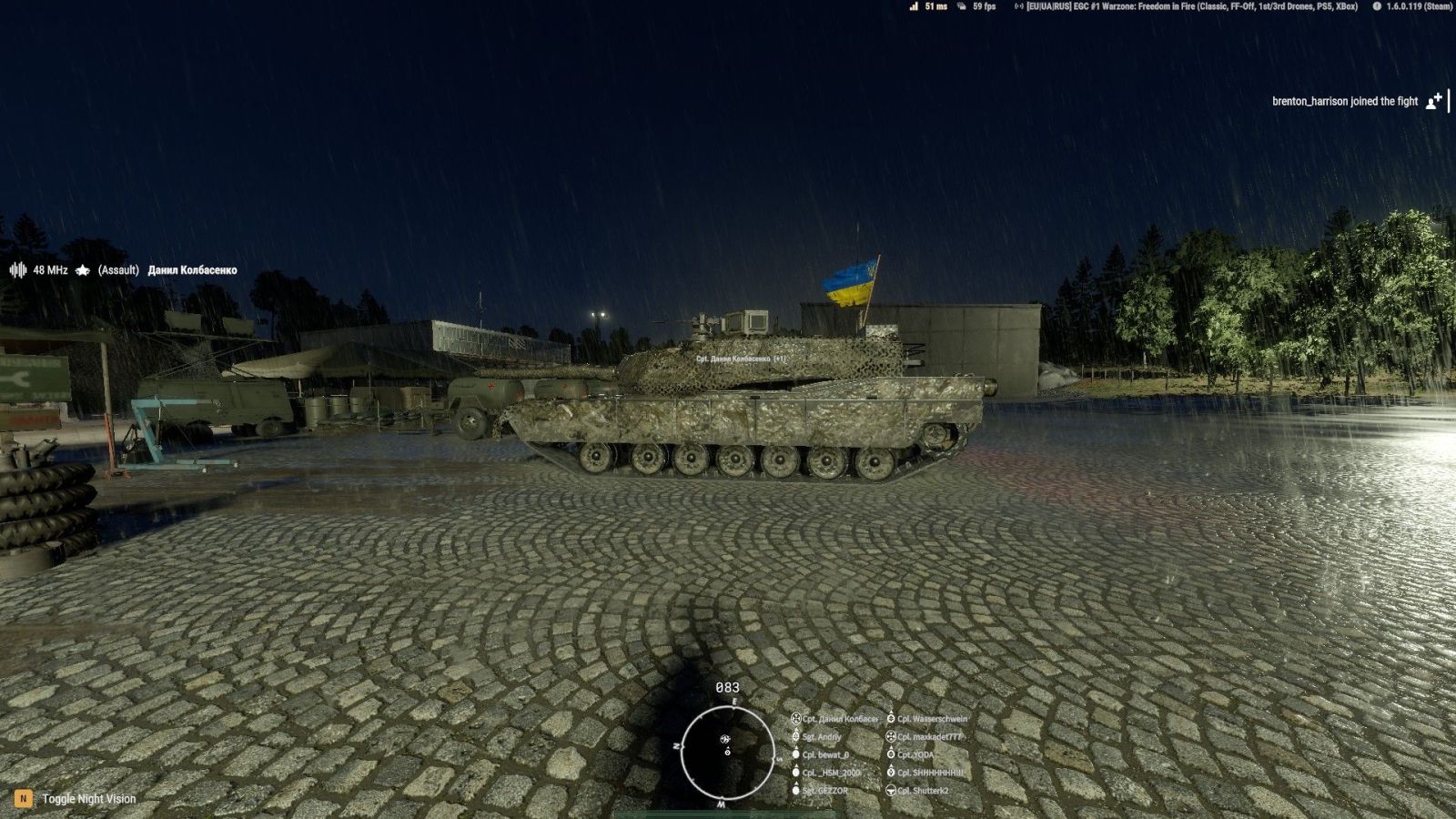
Task: Select squad leader Cpt. Данил Колбасенко in list
Action: [x=839, y=719]
